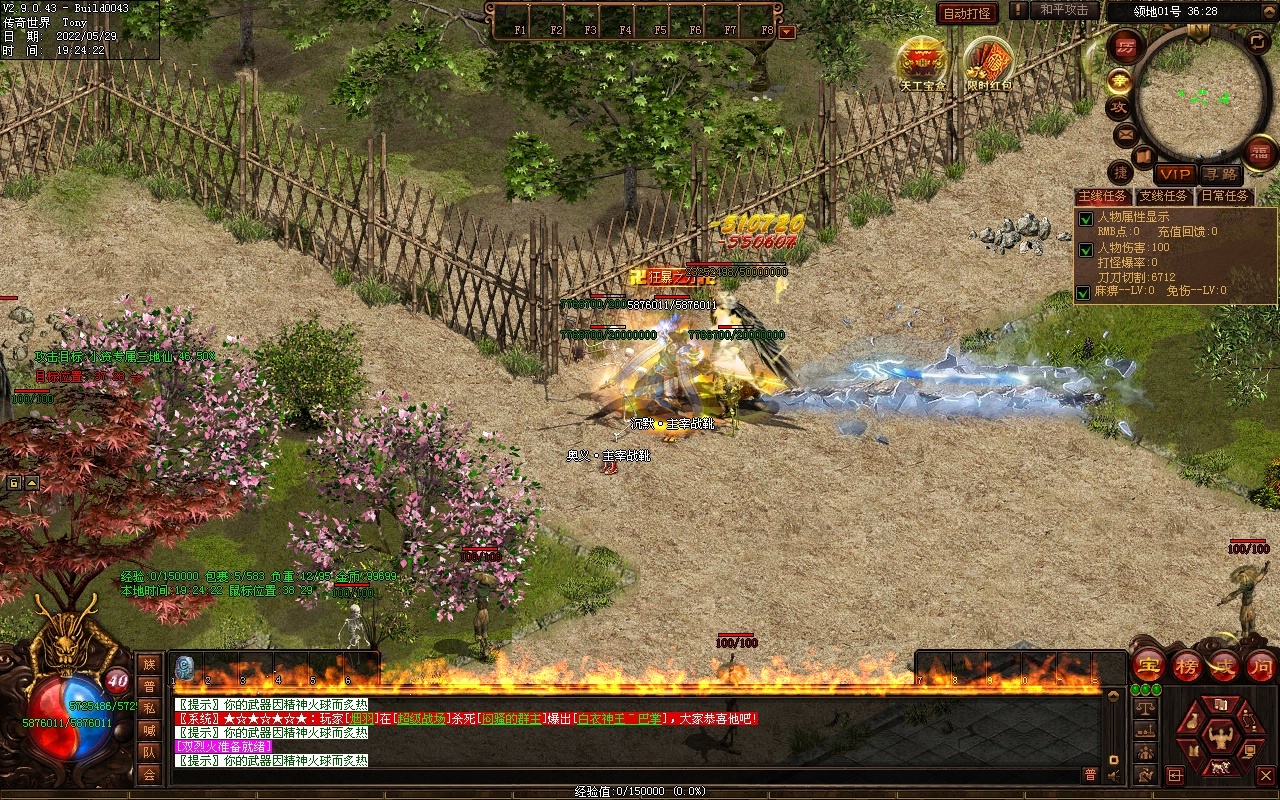Uncheck the 人物属性显示 checkbox
This screenshot has width=1280, height=800.
point(1085,219)
